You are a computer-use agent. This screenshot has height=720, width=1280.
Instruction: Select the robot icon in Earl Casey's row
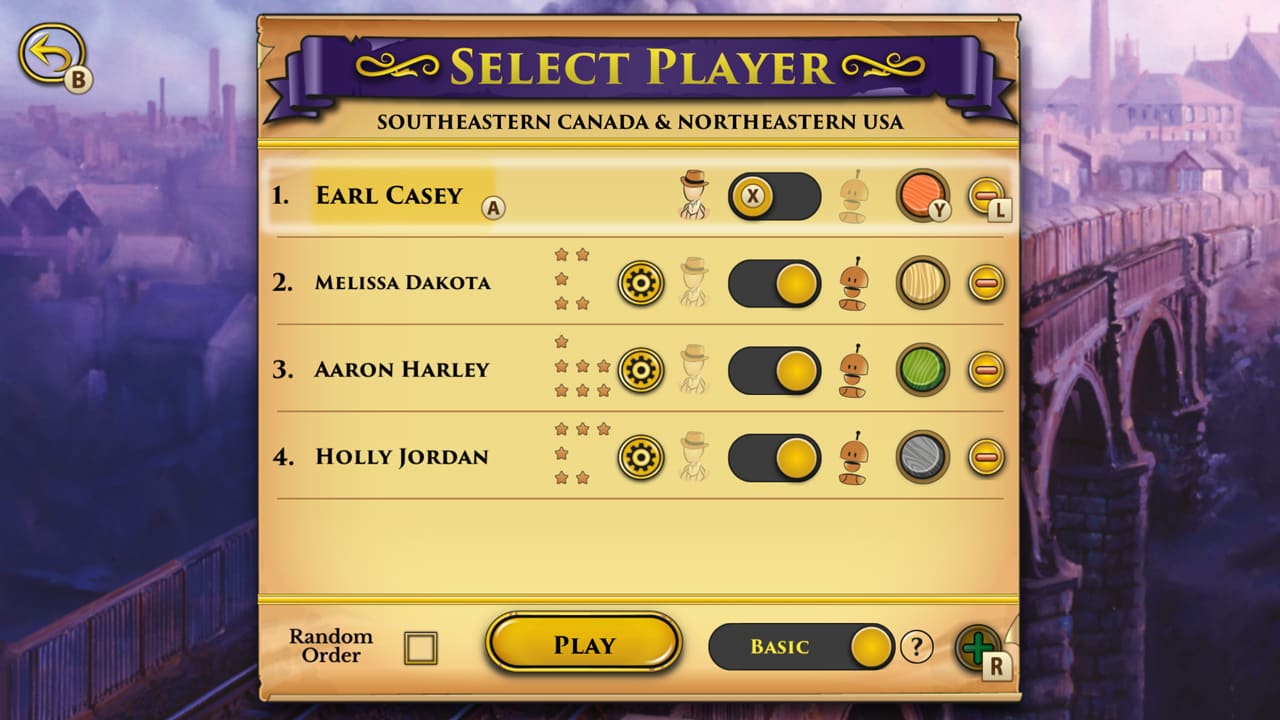(855, 196)
